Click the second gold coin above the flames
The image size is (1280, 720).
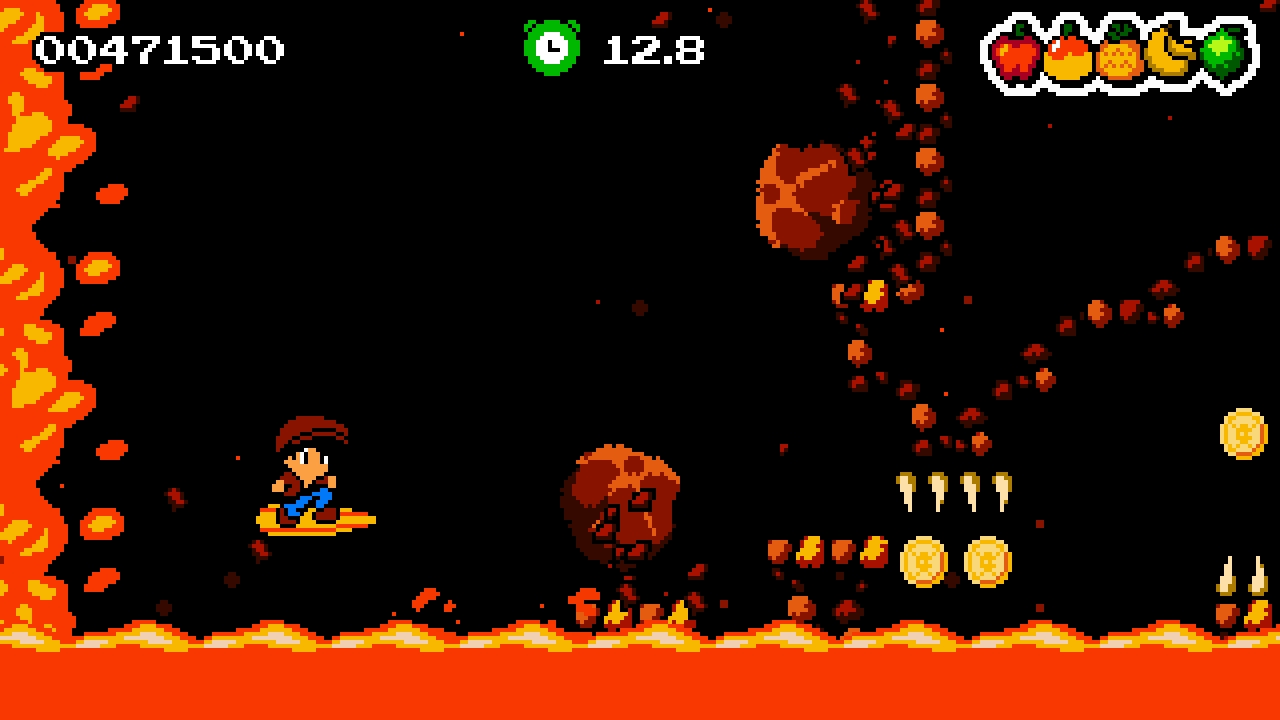click(986, 562)
